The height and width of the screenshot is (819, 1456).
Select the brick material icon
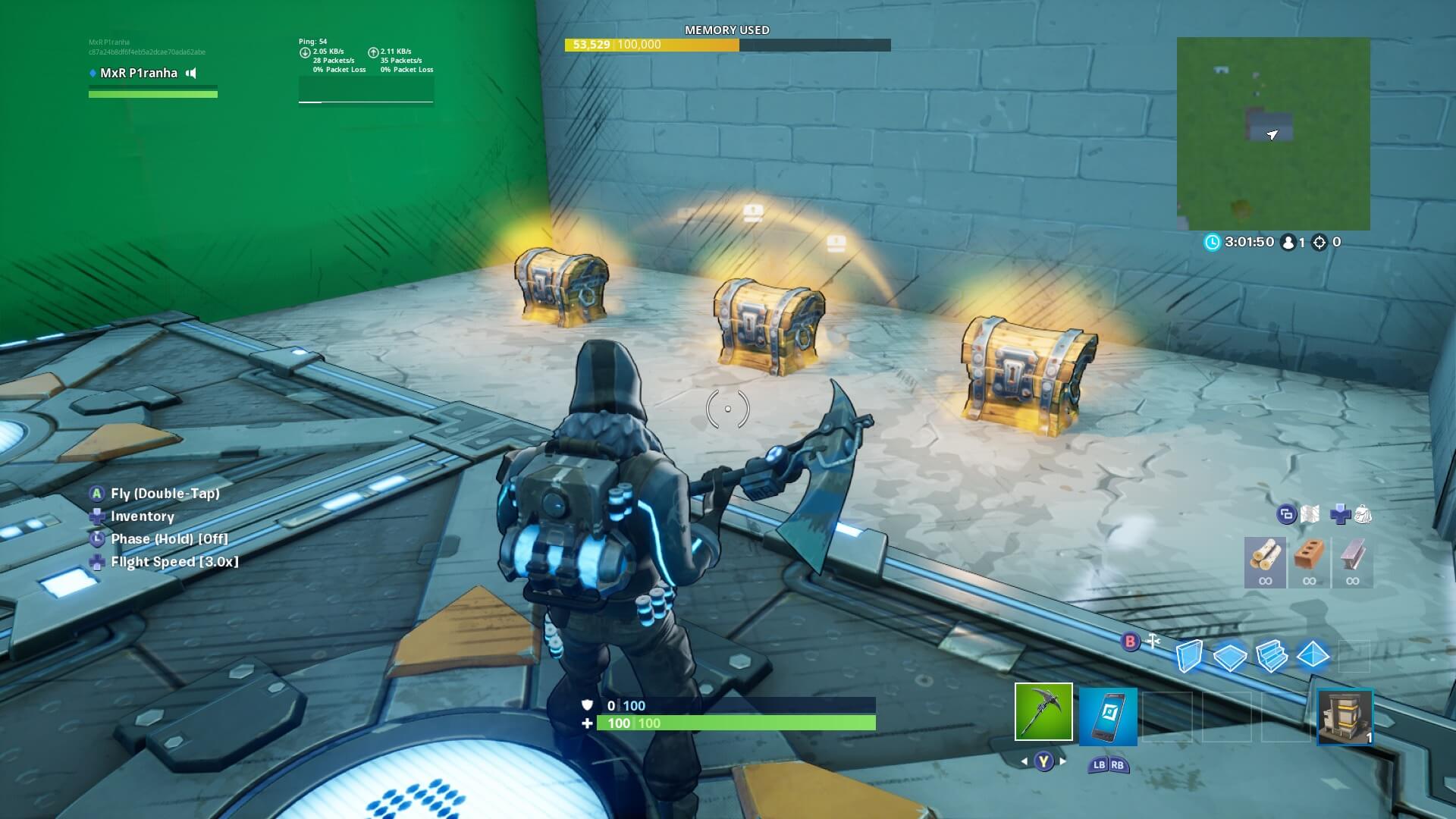(1310, 561)
